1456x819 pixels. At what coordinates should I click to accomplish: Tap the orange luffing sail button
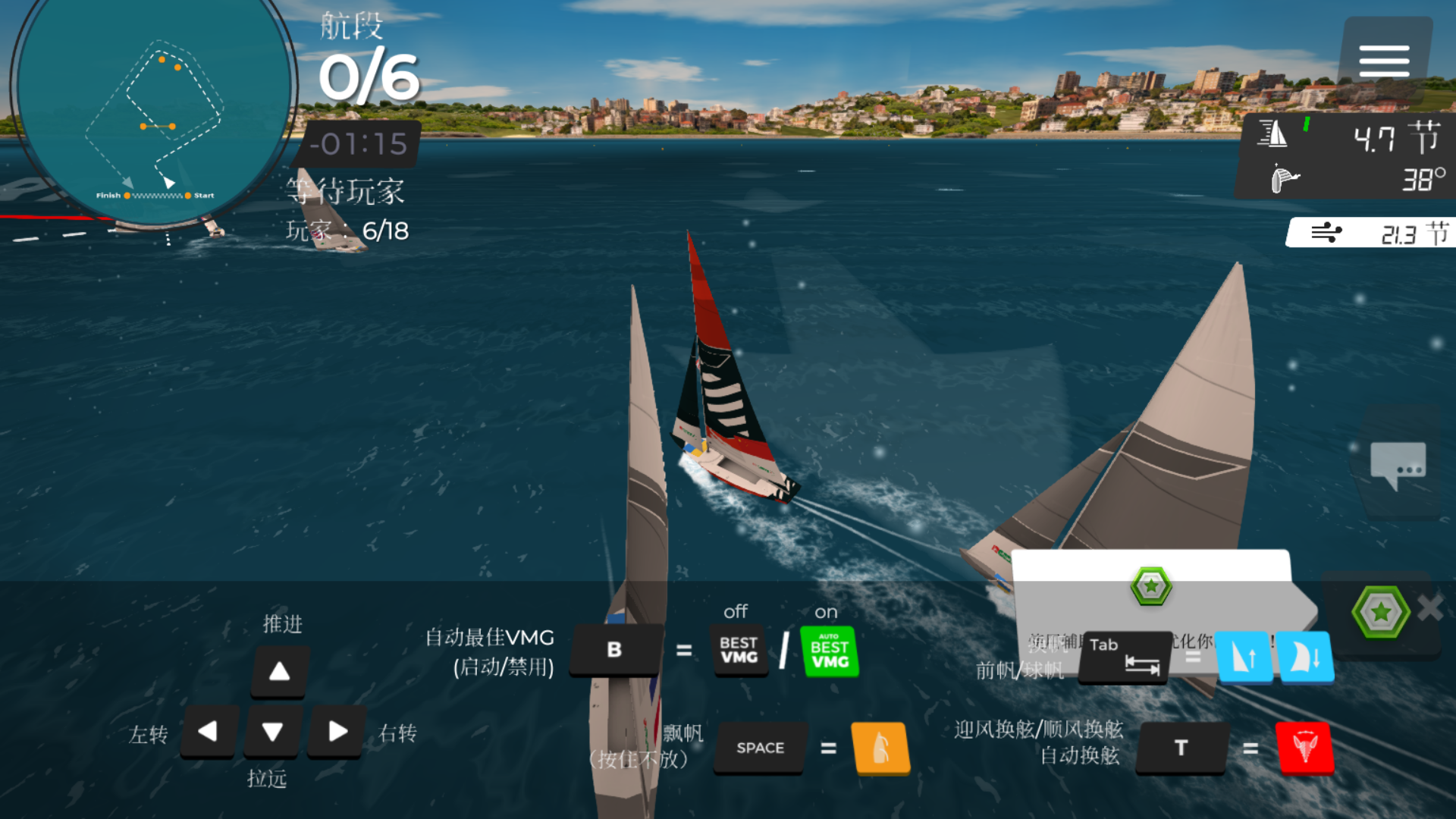(880, 748)
